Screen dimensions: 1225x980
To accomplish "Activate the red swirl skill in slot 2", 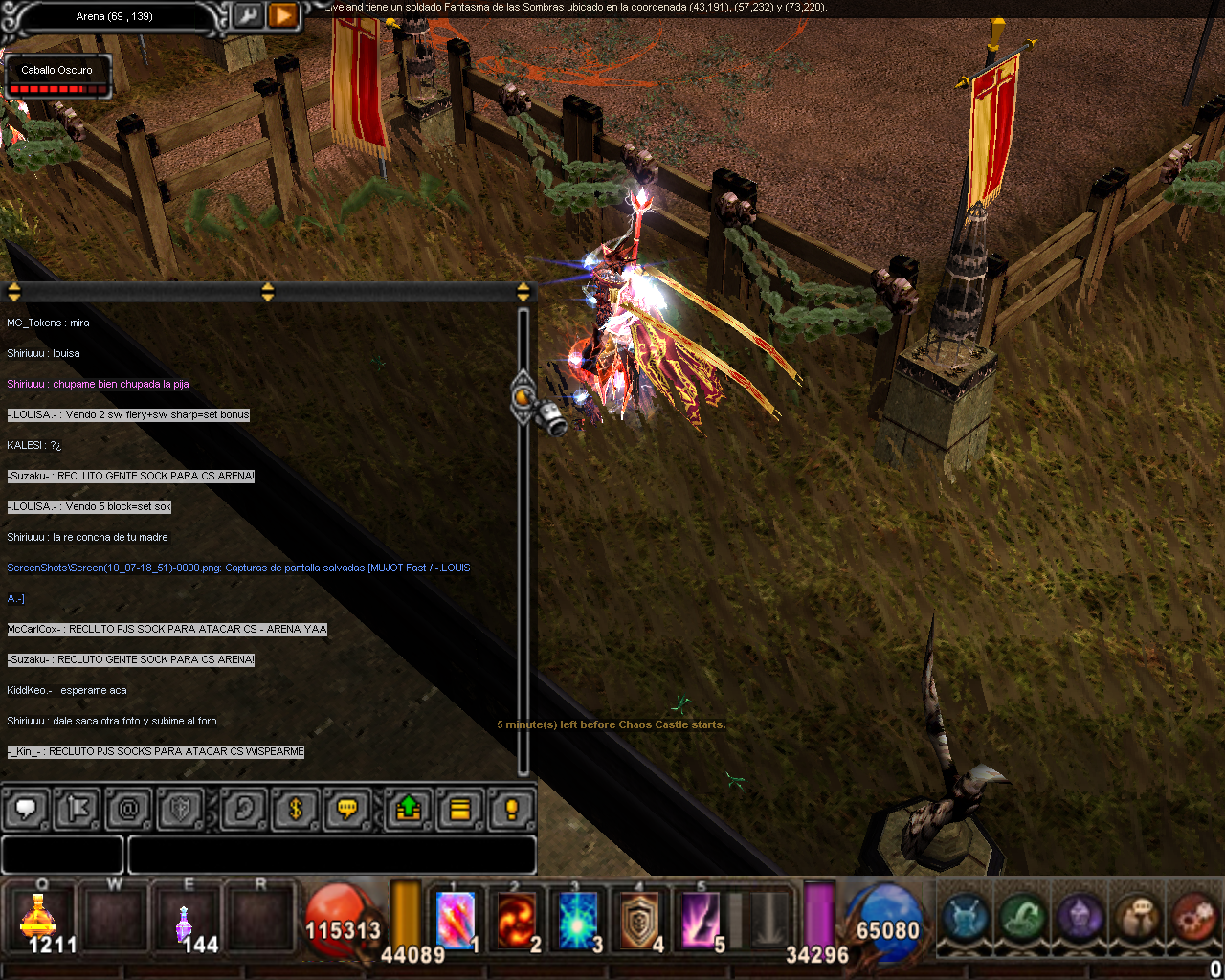I will pyautogui.click(x=517, y=921).
